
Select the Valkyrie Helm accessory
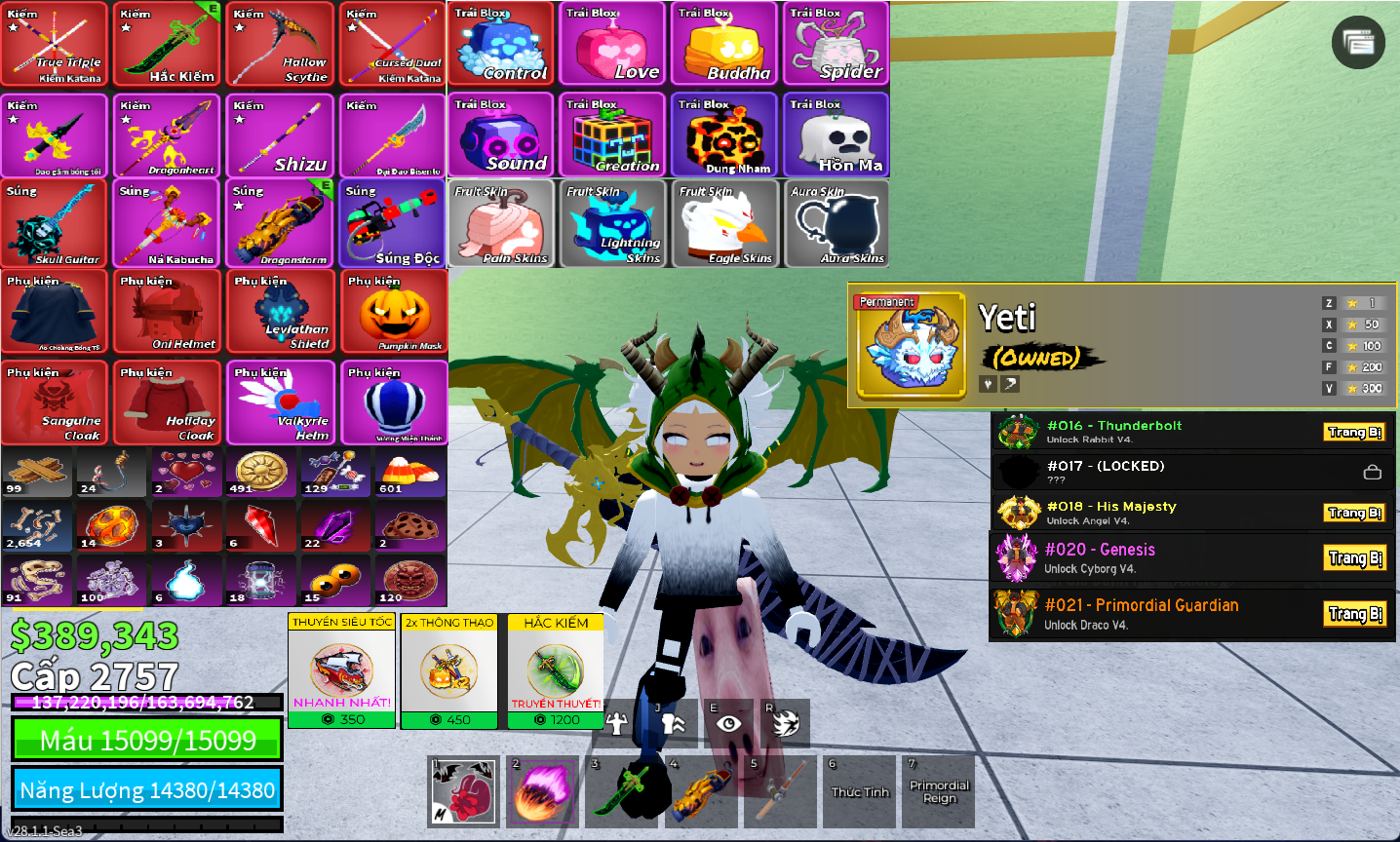281,402
